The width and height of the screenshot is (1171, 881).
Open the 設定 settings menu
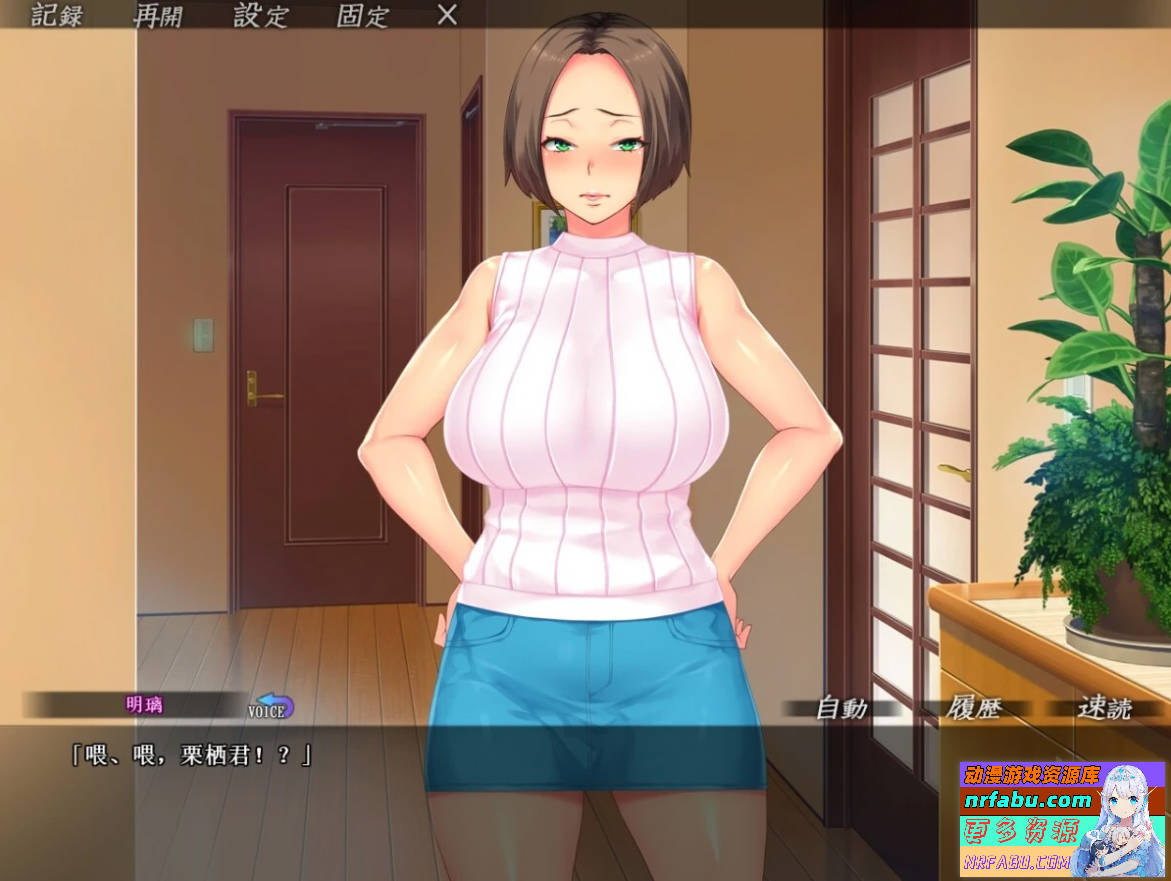click(261, 16)
